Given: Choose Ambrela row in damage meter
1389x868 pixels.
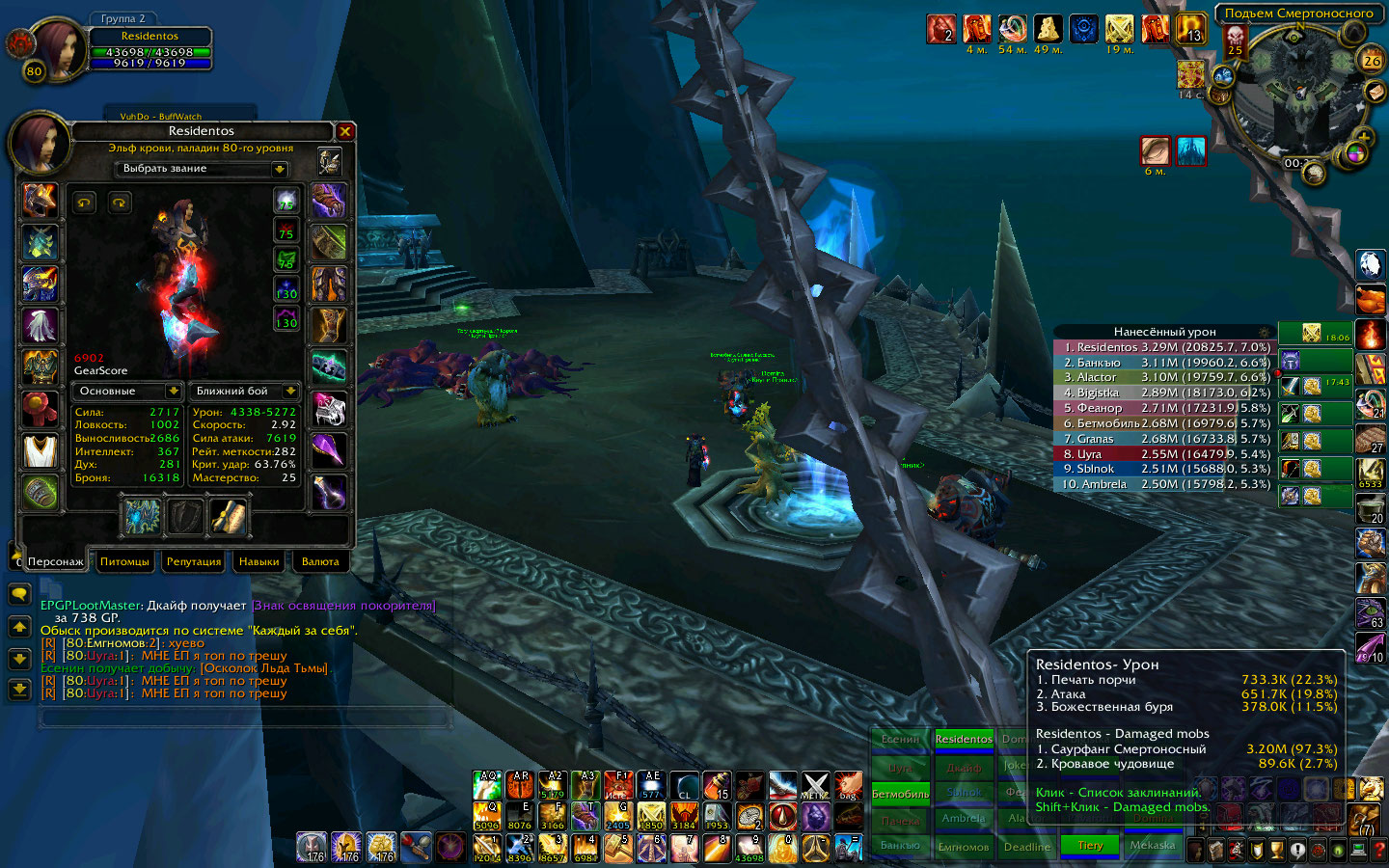Looking at the screenshot, I should tap(1164, 484).
